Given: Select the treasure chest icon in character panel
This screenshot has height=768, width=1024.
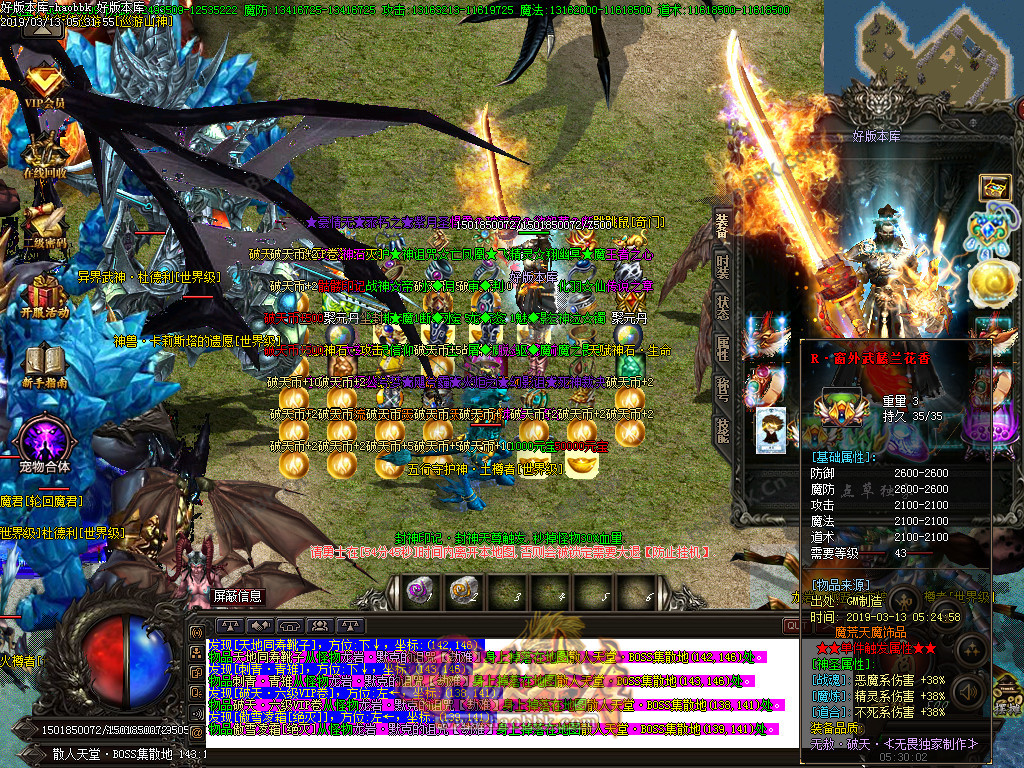Looking at the screenshot, I should (994, 186).
